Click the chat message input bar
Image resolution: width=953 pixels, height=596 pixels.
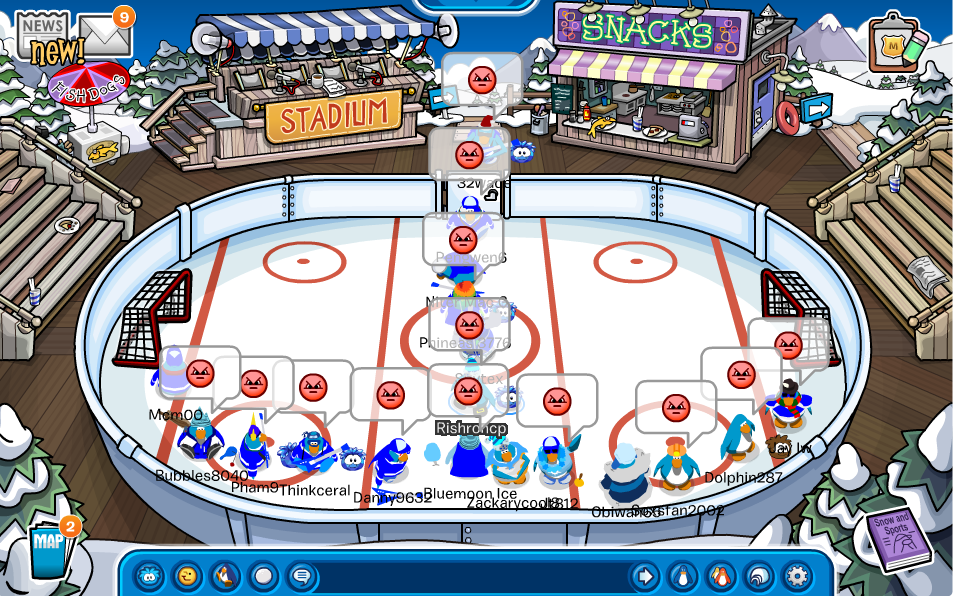point(470,576)
